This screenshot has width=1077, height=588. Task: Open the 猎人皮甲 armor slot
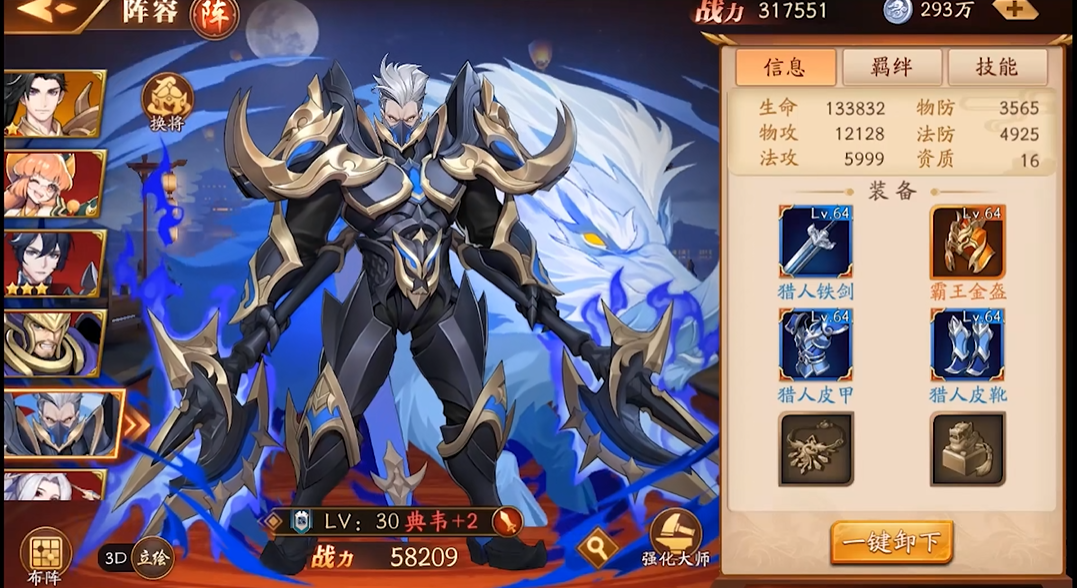815,344
